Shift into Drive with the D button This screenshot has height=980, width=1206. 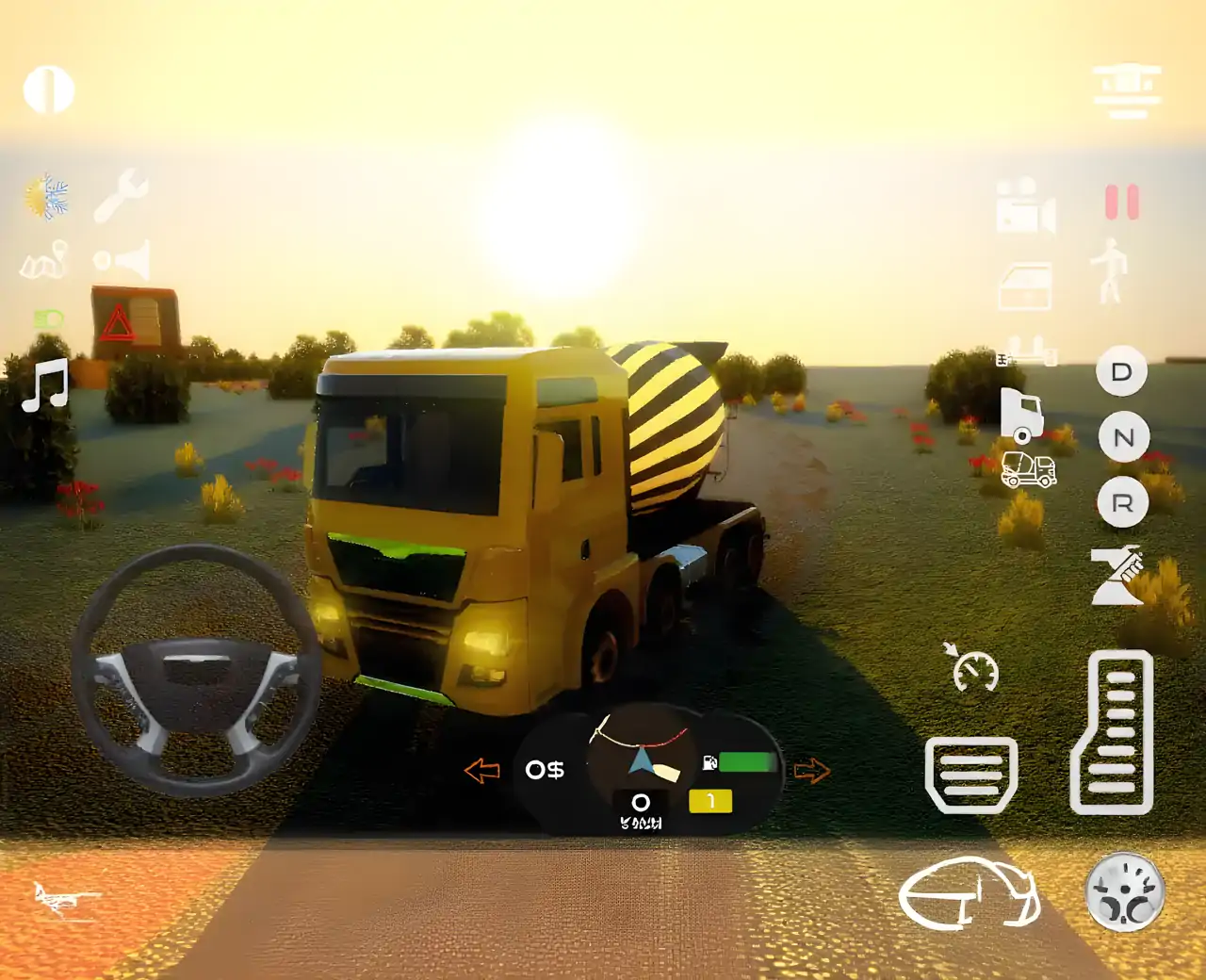click(x=1121, y=371)
